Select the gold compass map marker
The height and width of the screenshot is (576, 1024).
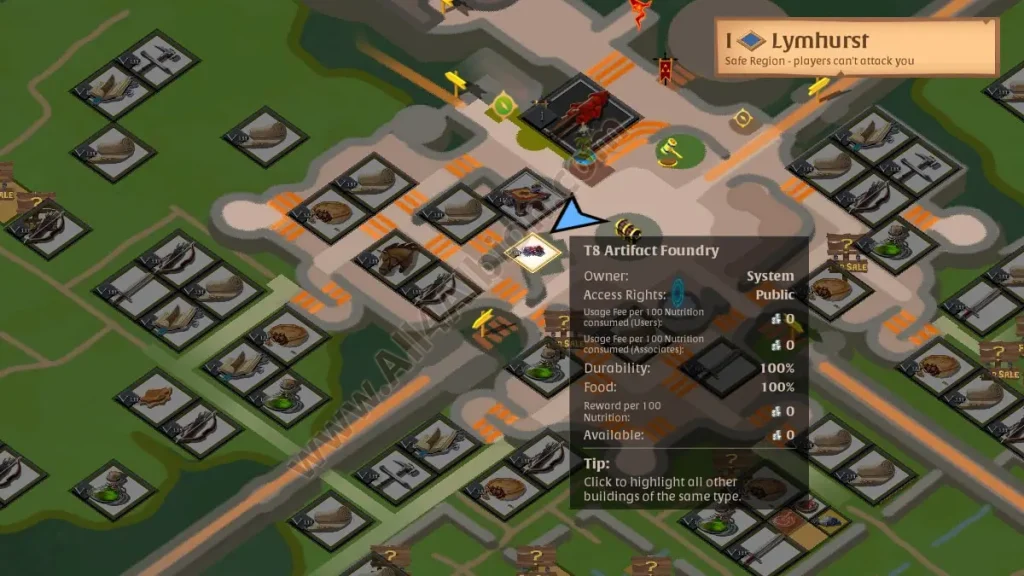743,119
